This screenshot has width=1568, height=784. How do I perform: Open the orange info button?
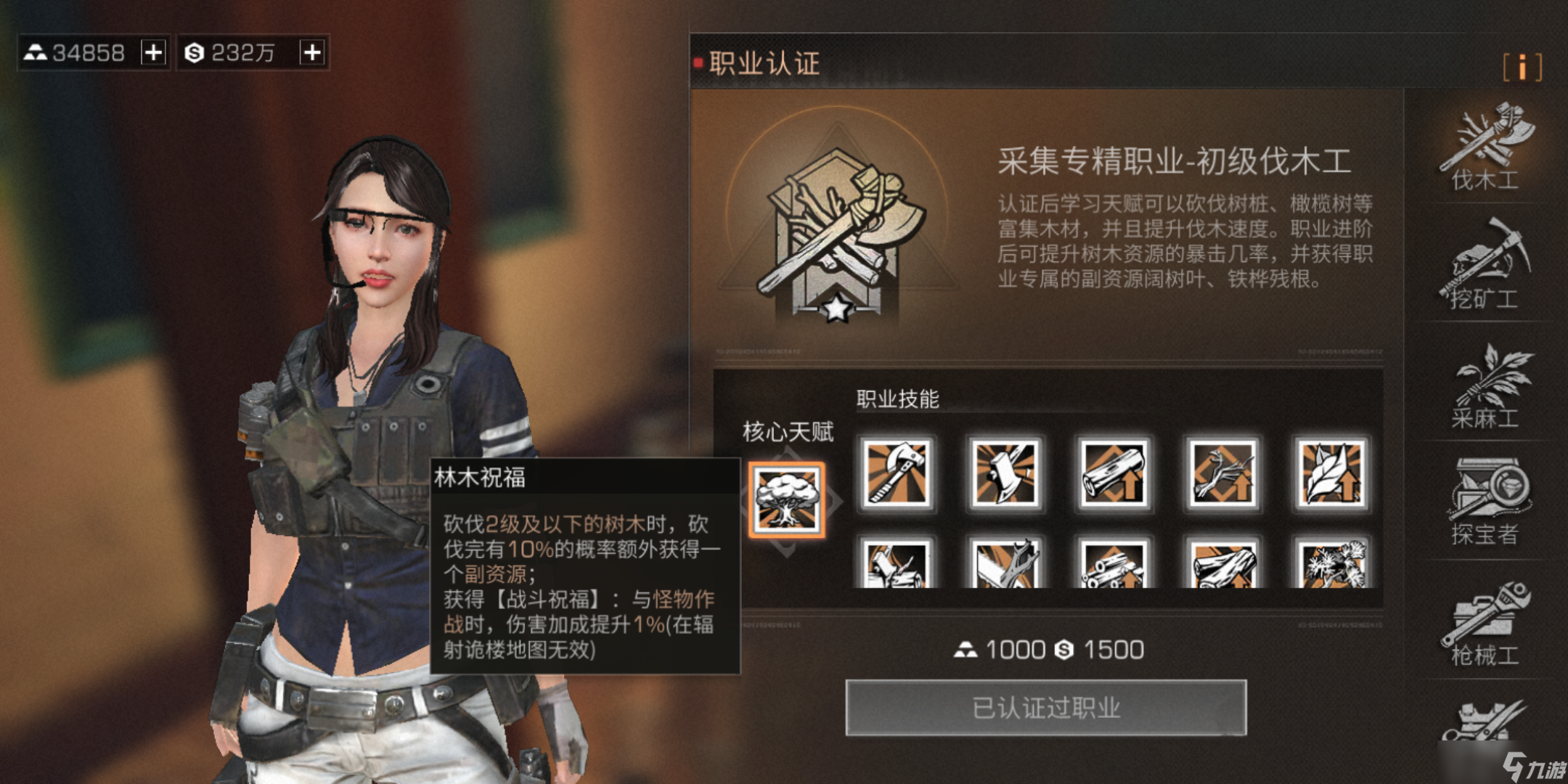1522,68
